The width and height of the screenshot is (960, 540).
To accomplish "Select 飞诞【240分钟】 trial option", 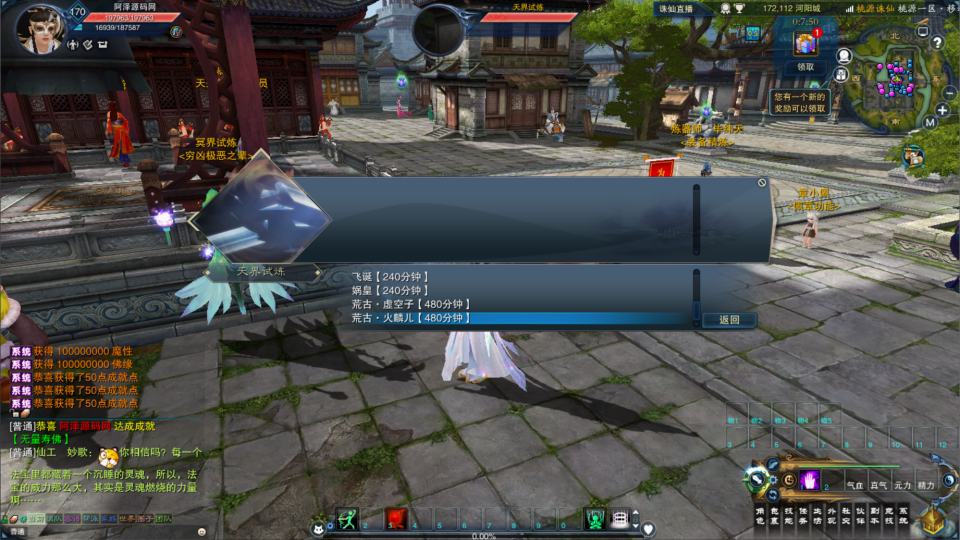I will click(x=390, y=276).
